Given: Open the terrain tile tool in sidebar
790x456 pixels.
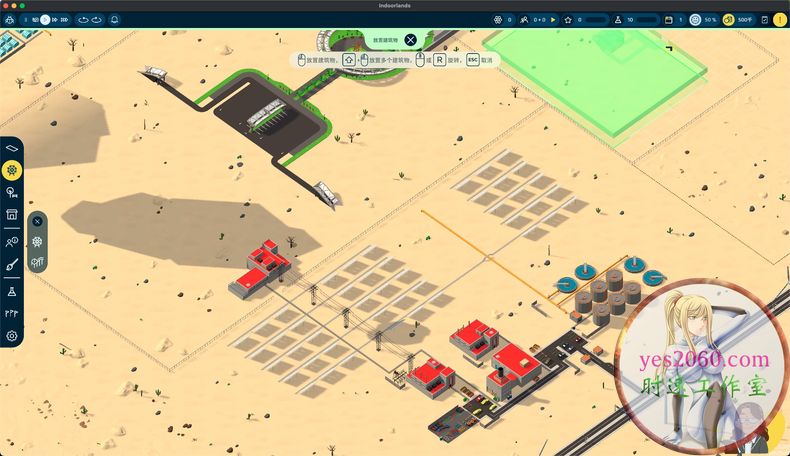Looking at the screenshot, I should 12,148.
